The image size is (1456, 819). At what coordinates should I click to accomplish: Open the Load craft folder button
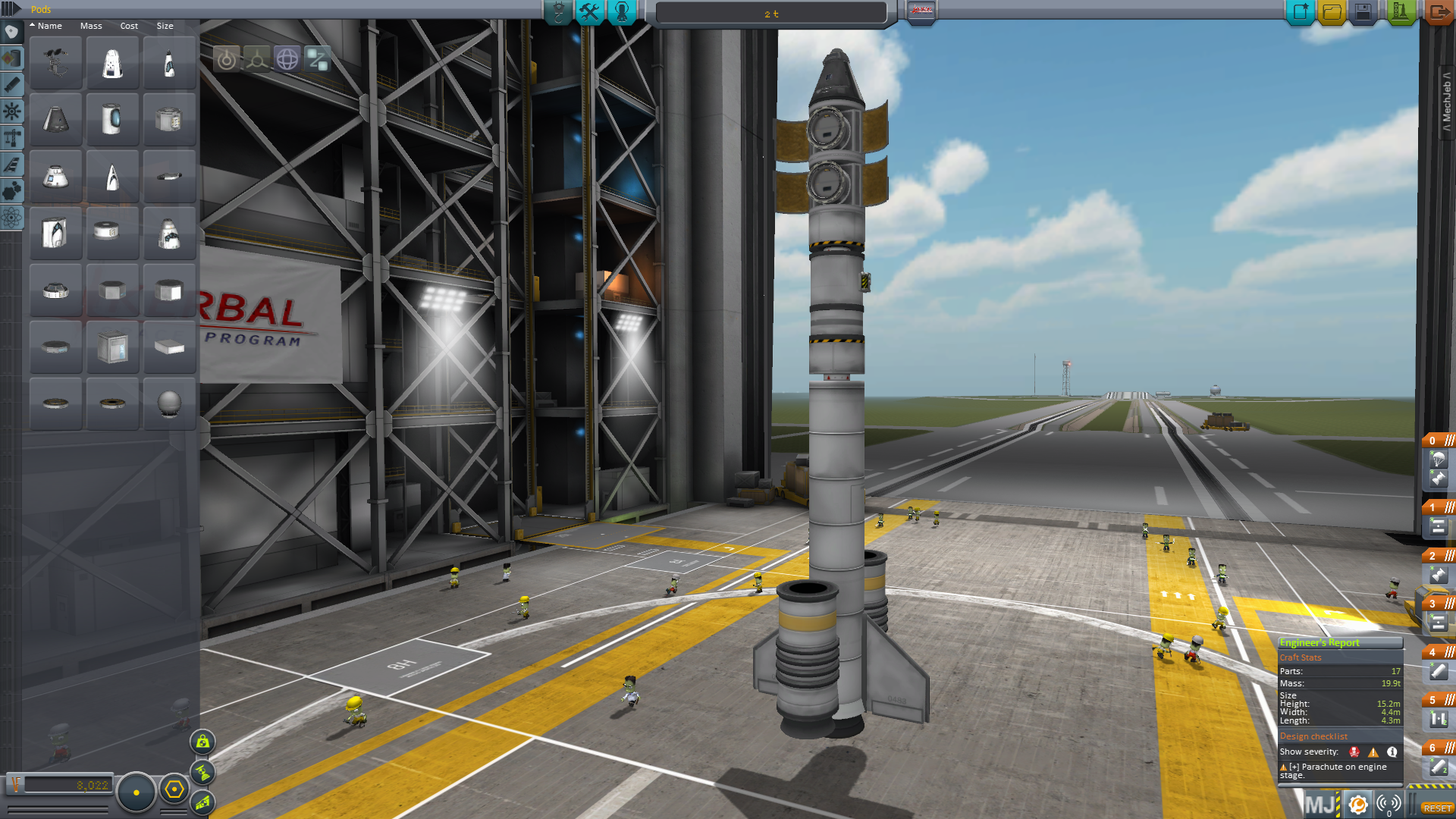point(1332,12)
